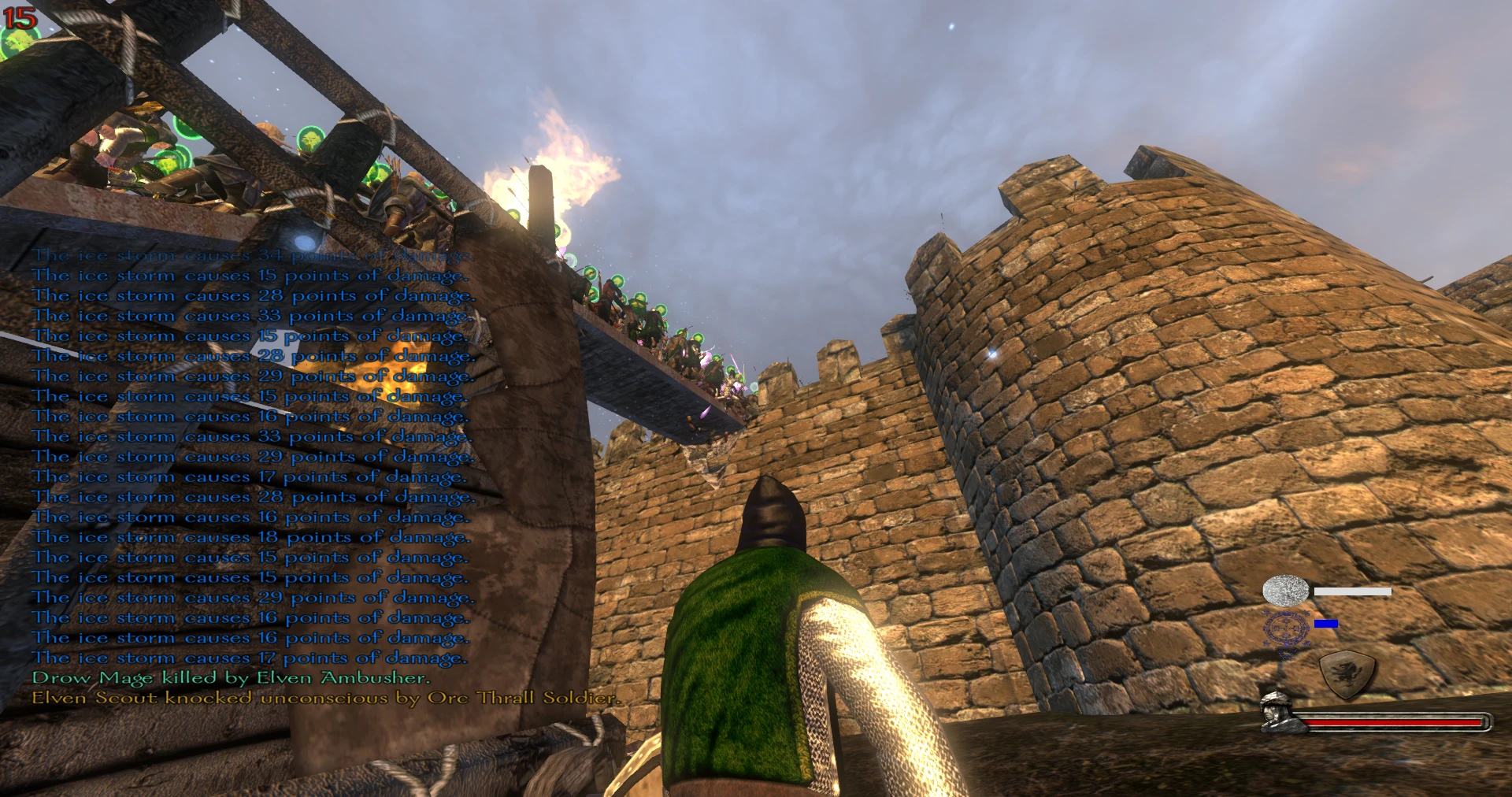Viewport: 1512px width, 797px height.
Task: Click the blue magic rune circle icon
Action: [x=1286, y=629]
